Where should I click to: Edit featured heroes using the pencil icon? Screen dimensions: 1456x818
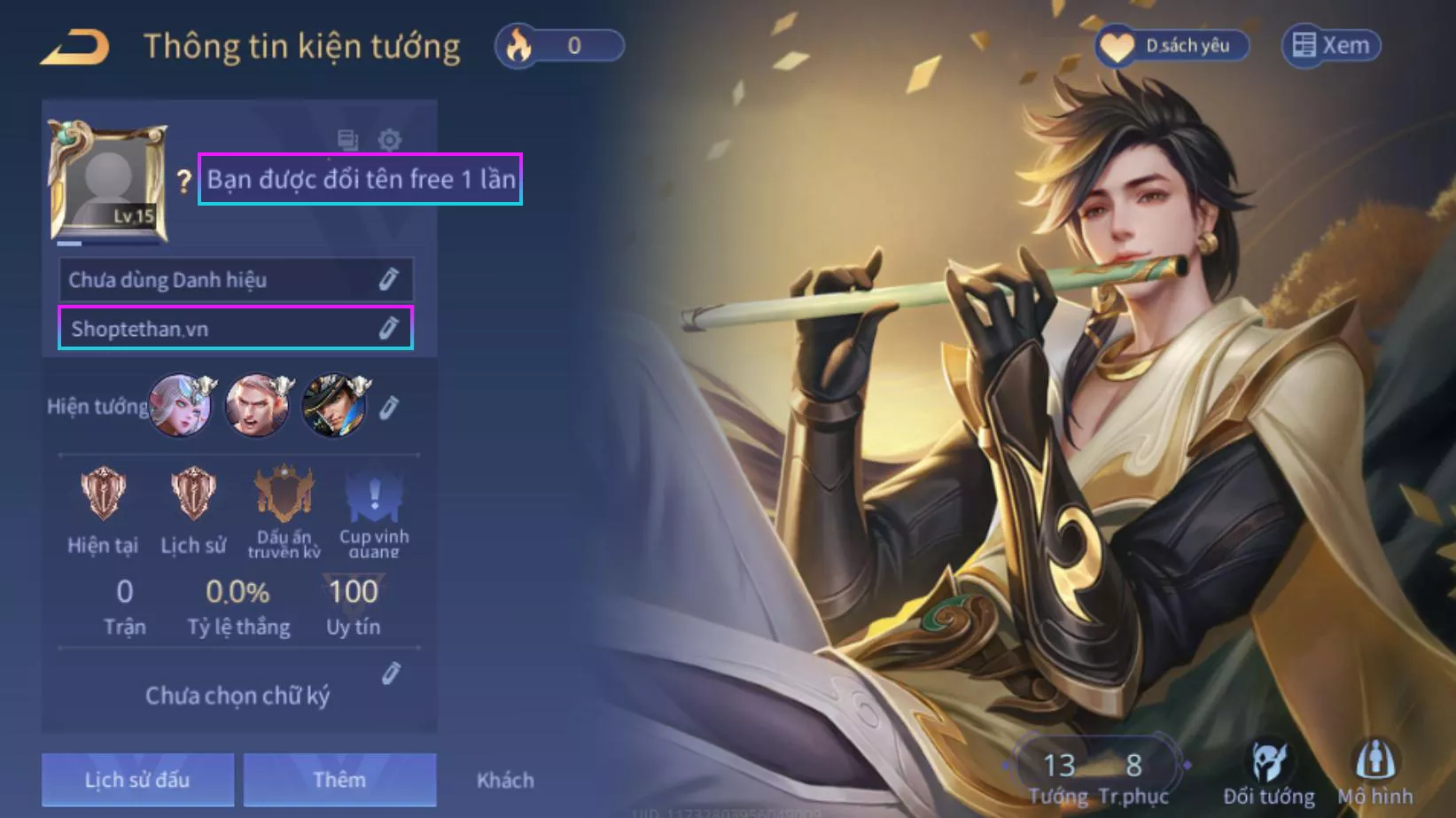coord(388,406)
